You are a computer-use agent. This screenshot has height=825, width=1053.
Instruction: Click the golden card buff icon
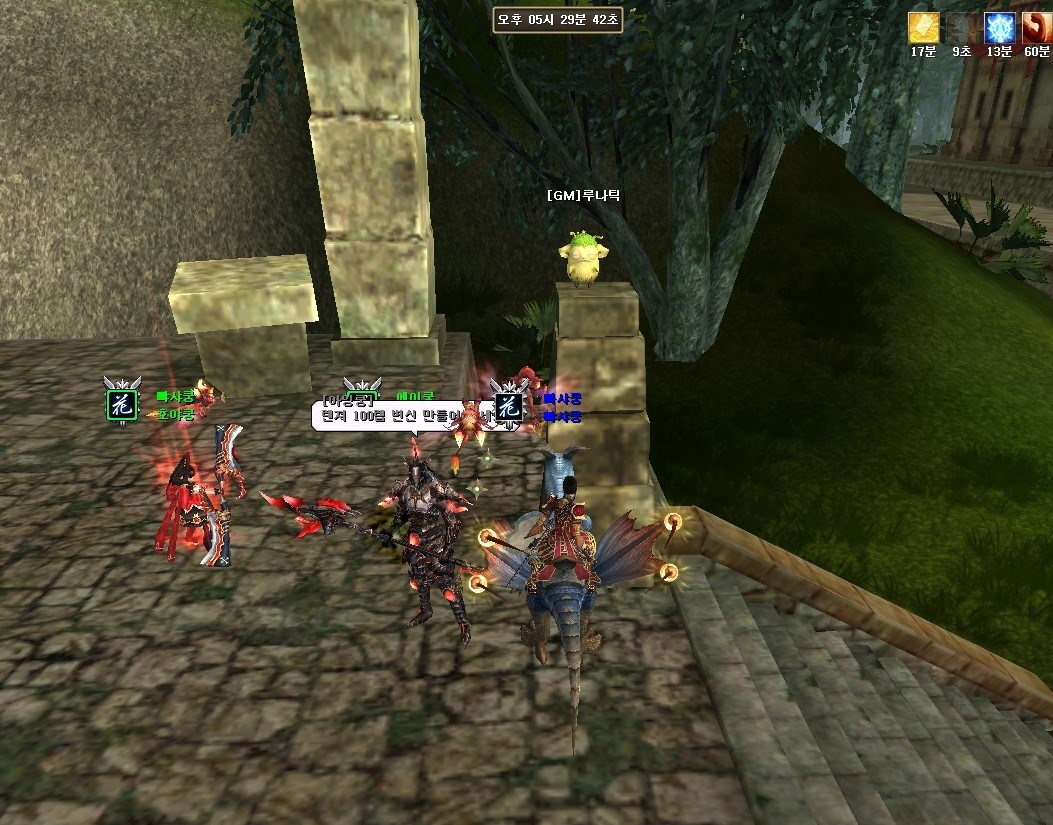(922, 28)
